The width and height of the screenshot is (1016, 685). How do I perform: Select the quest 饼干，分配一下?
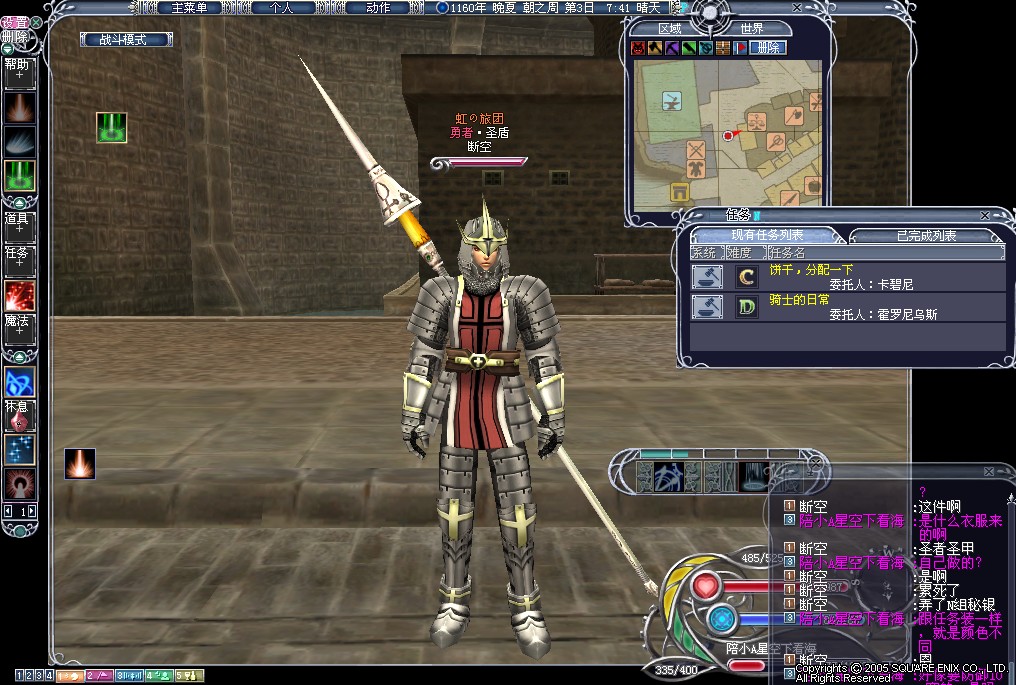[811, 270]
